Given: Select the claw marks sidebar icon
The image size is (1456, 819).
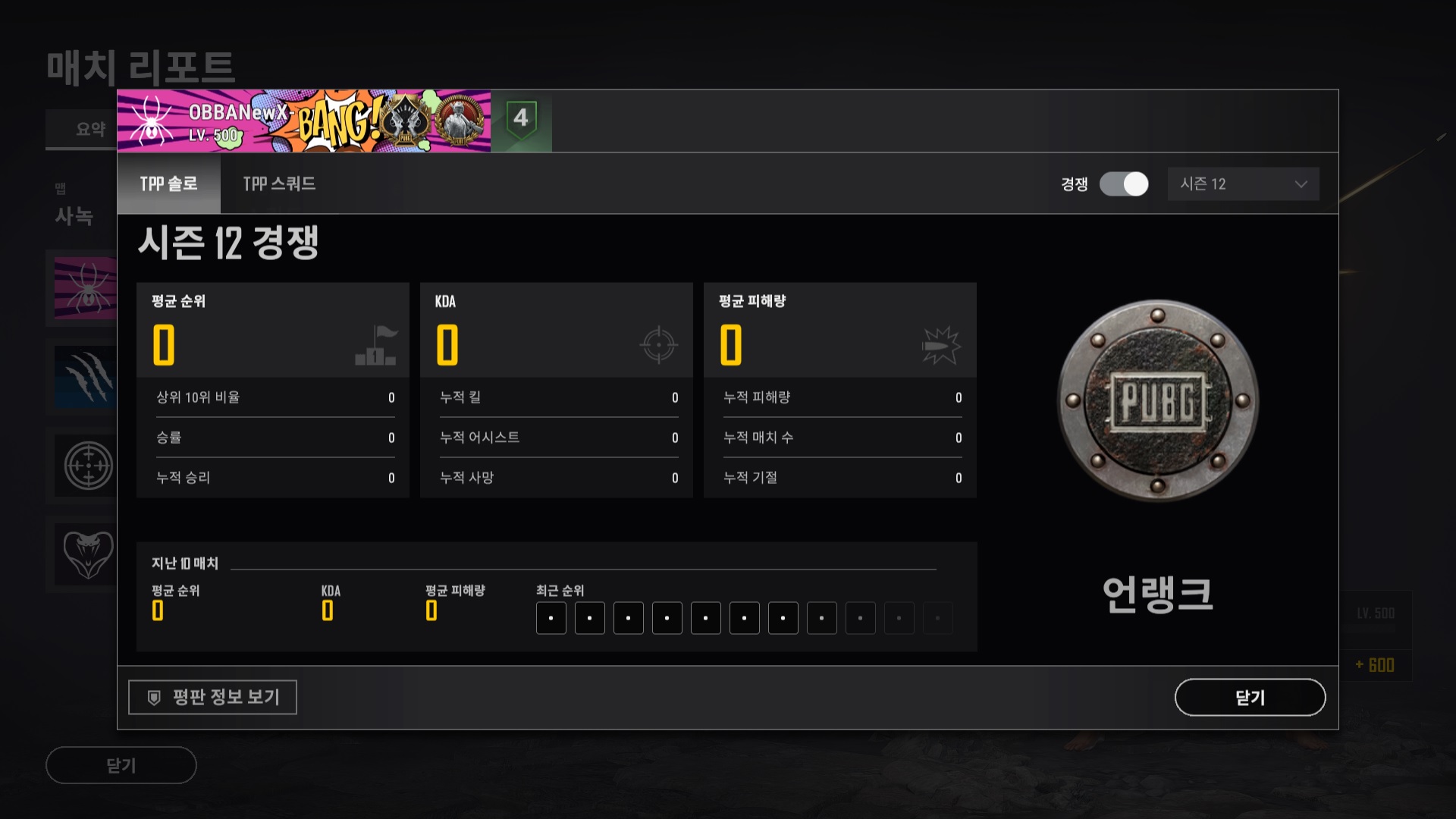Looking at the screenshot, I should [86, 377].
